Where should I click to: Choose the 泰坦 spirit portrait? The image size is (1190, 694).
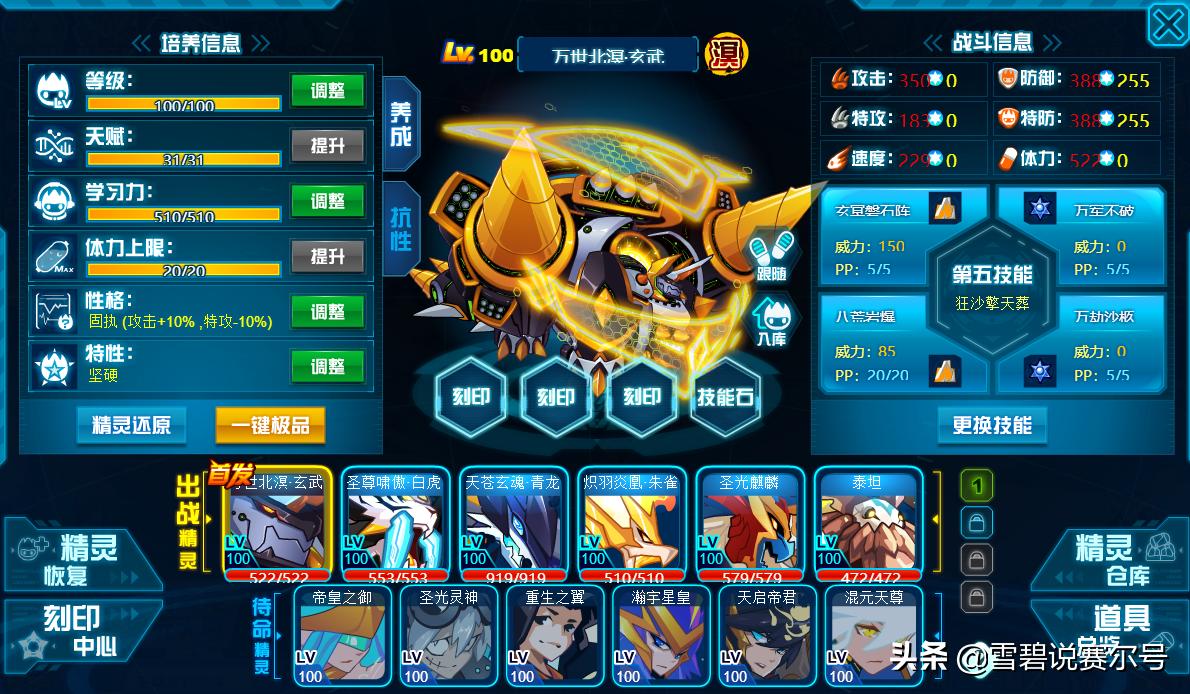868,520
